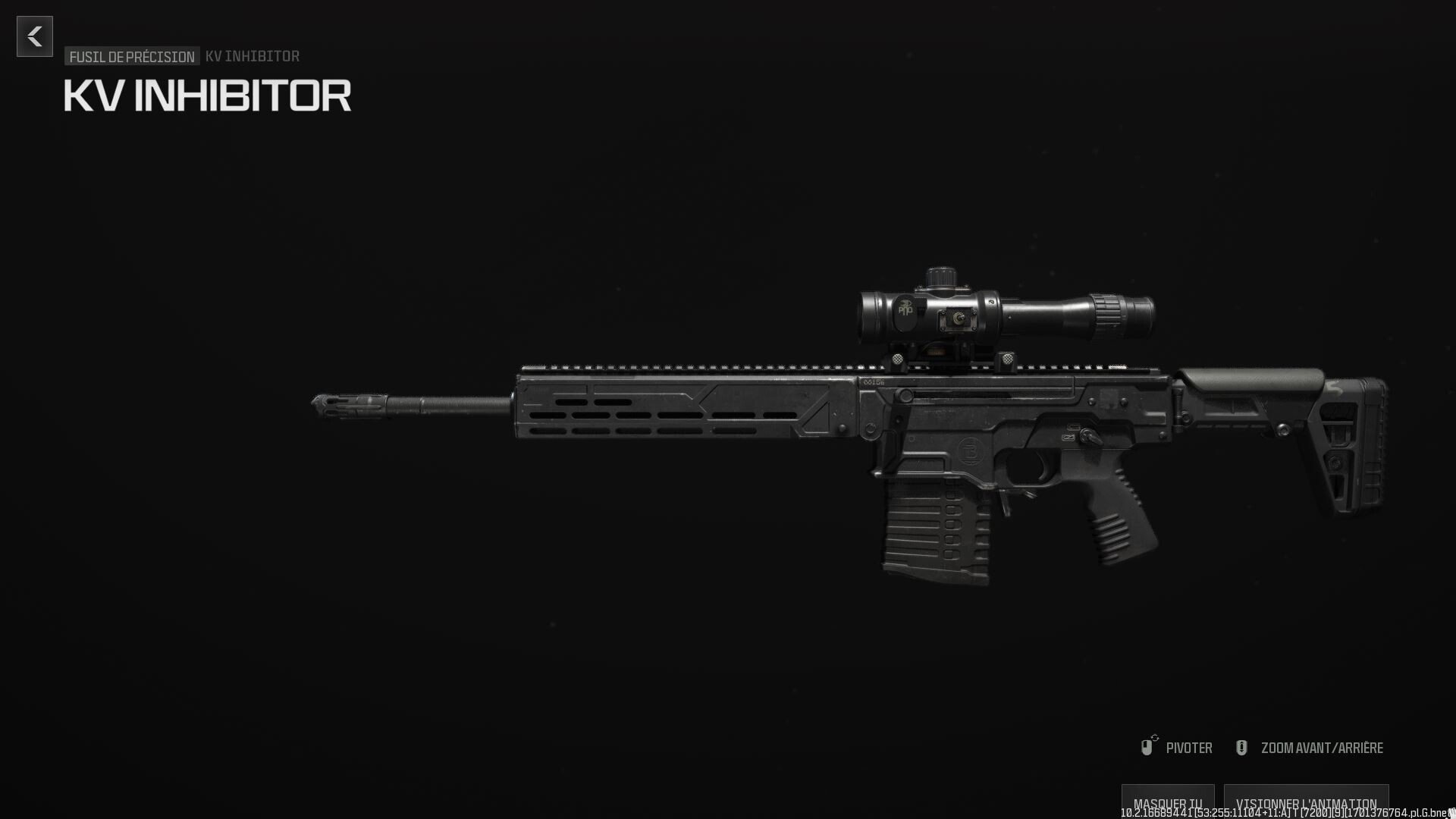Screen dimensions: 1456x819
Task: Select the KV INHIBITOR breadcrumb label
Action: [252, 55]
